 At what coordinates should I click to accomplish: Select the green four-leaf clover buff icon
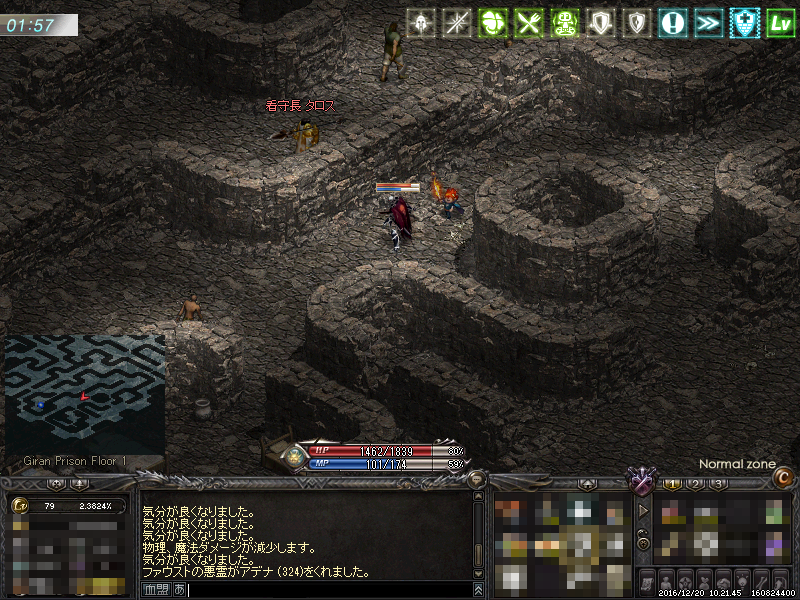pos(491,22)
